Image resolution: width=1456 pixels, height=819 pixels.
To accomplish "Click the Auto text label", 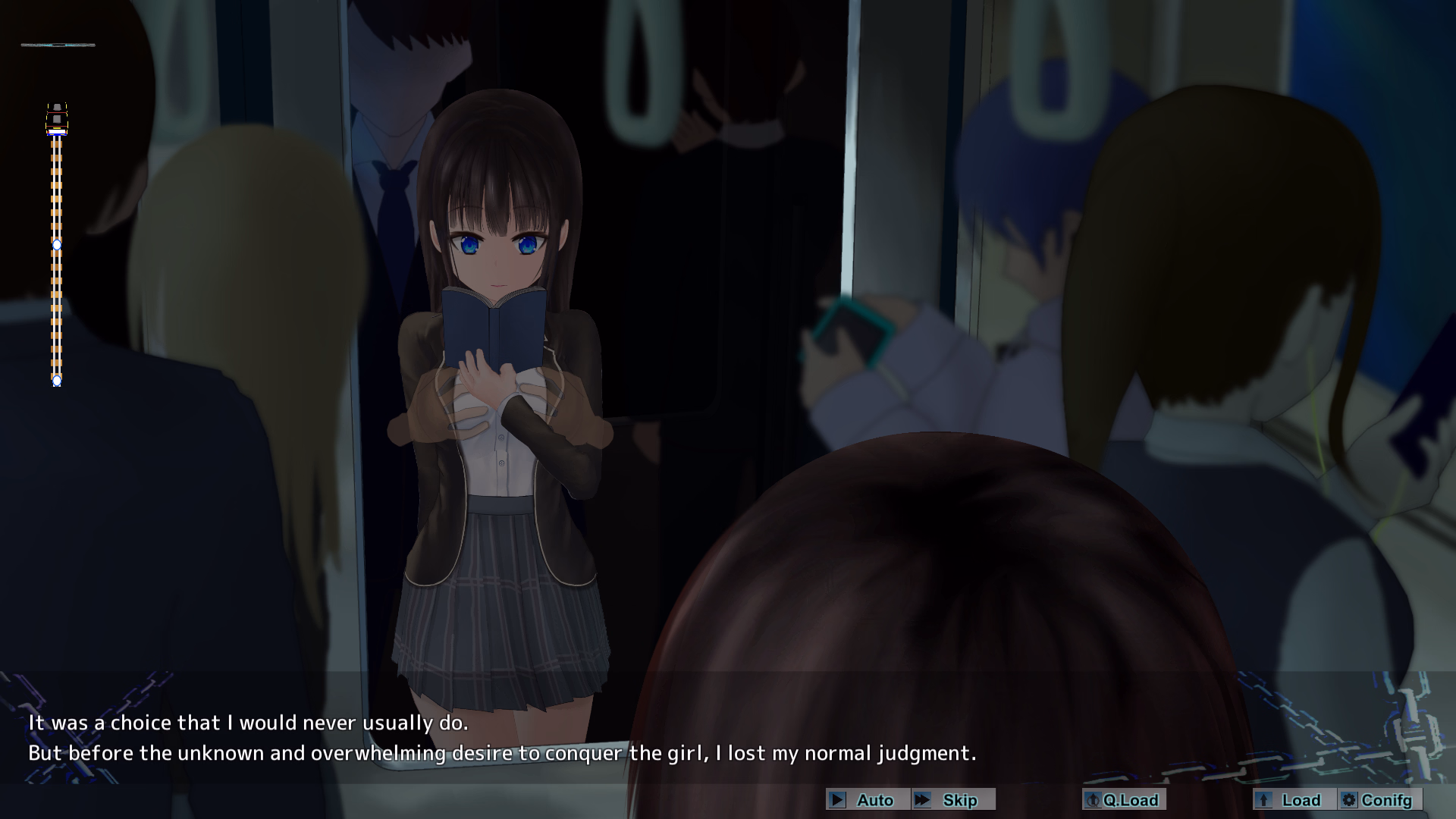I will 874,800.
